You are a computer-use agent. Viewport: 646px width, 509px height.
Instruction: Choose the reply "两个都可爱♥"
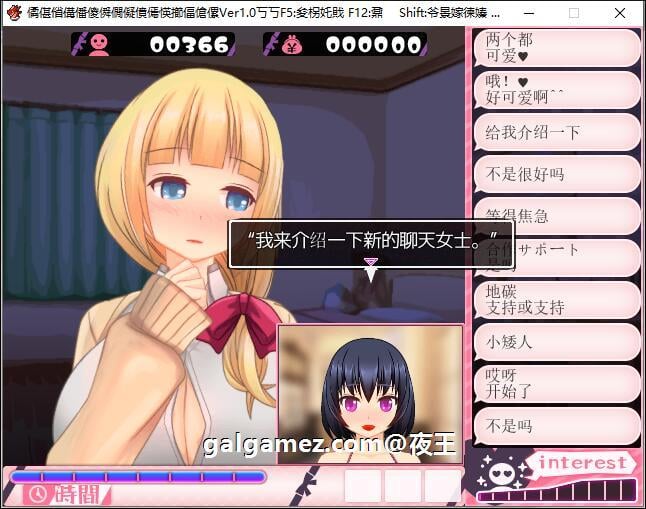(555, 48)
